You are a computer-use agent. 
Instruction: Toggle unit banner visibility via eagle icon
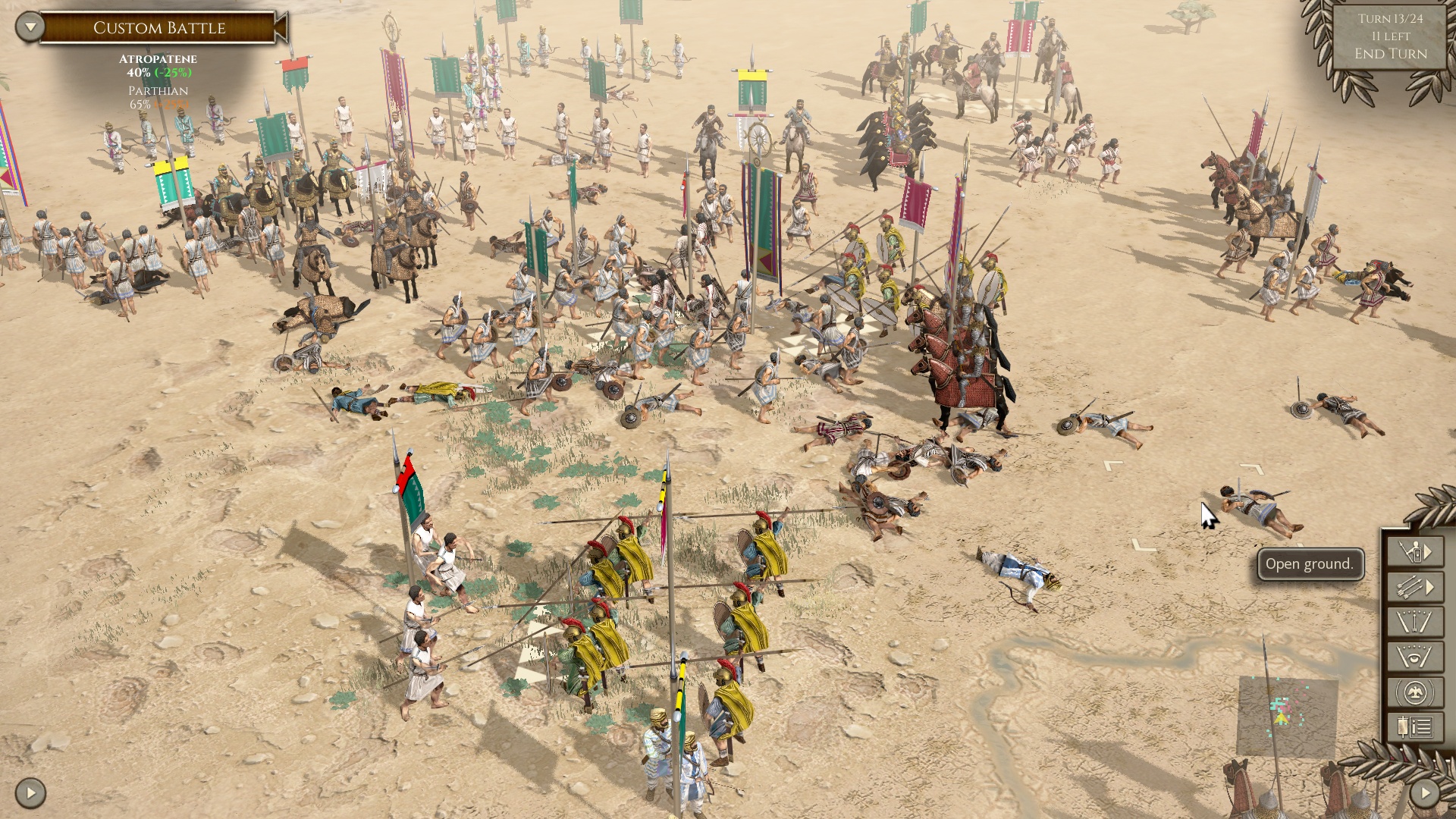(x=1415, y=692)
